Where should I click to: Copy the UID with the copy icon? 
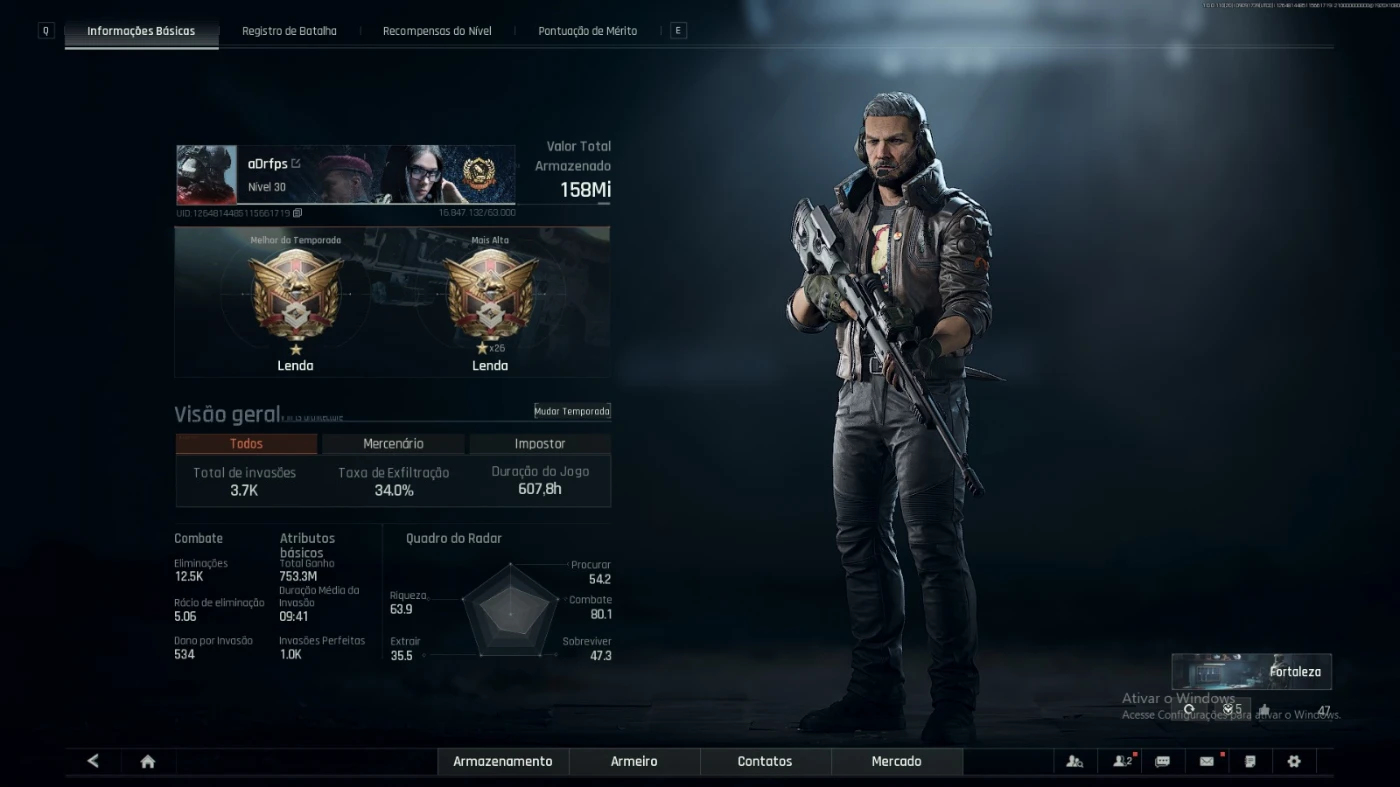coord(298,213)
